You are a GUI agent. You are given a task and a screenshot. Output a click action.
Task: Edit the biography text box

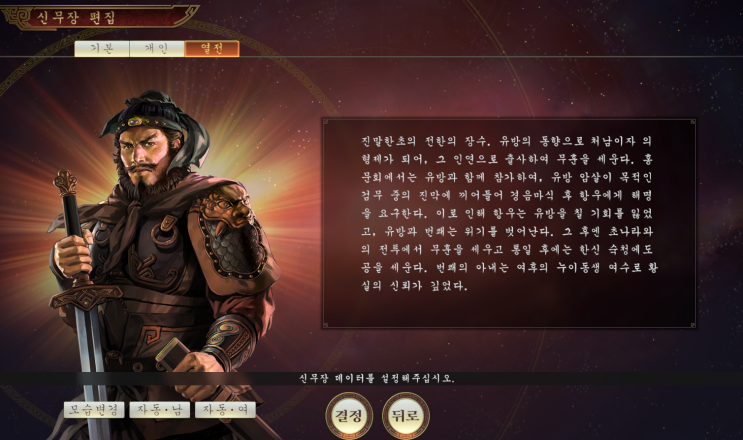(x=508, y=222)
